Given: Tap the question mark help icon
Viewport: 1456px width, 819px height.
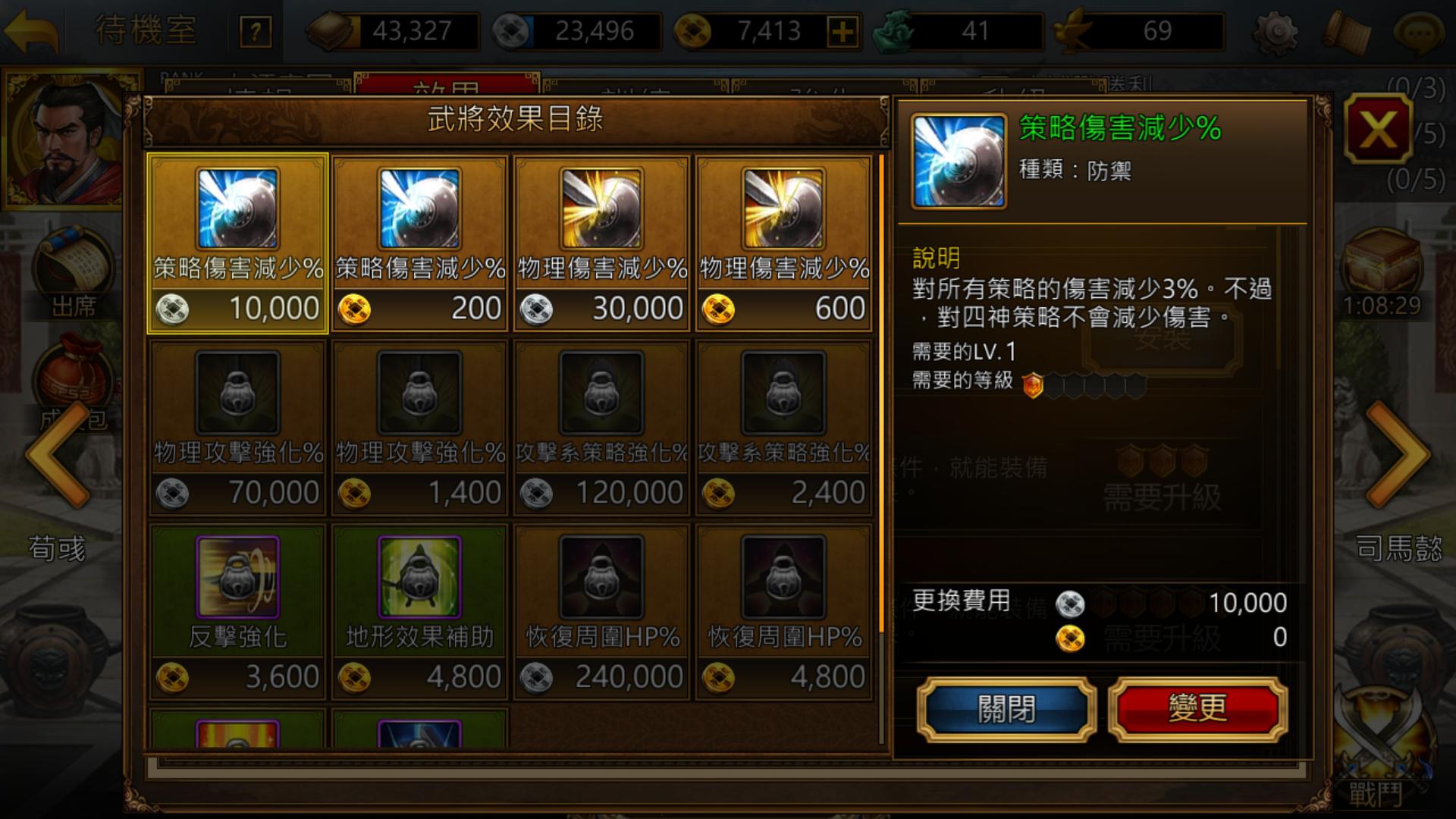Looking at the screenshot, I should 256,30.
